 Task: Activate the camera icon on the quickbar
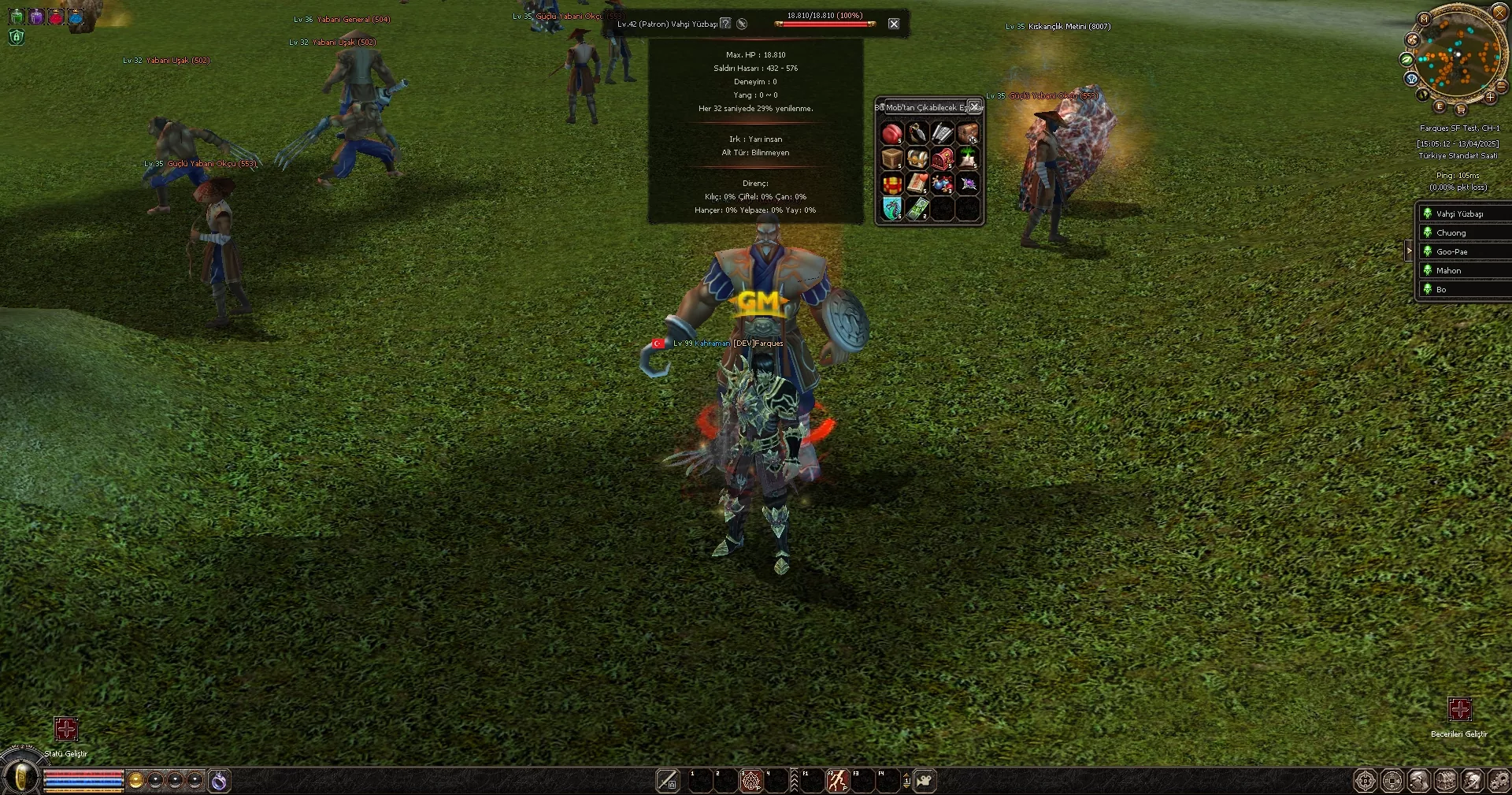[x=925, y=781]
